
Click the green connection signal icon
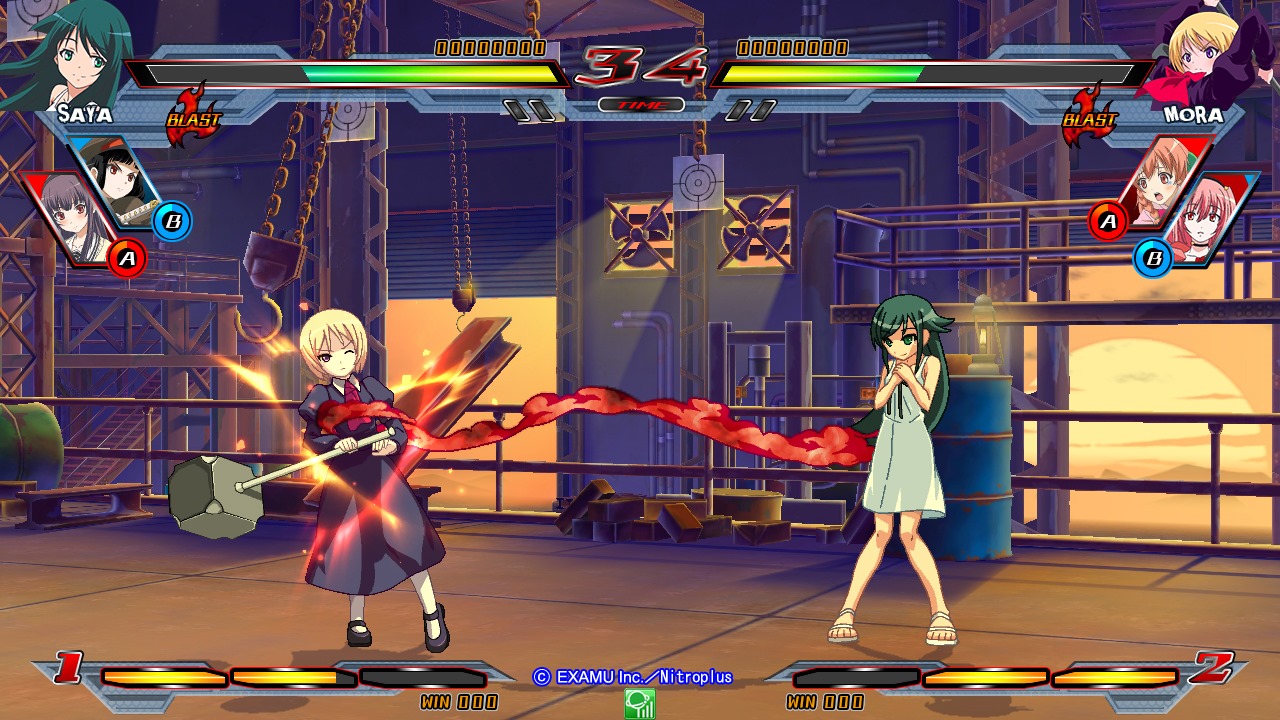pos(639,704)
